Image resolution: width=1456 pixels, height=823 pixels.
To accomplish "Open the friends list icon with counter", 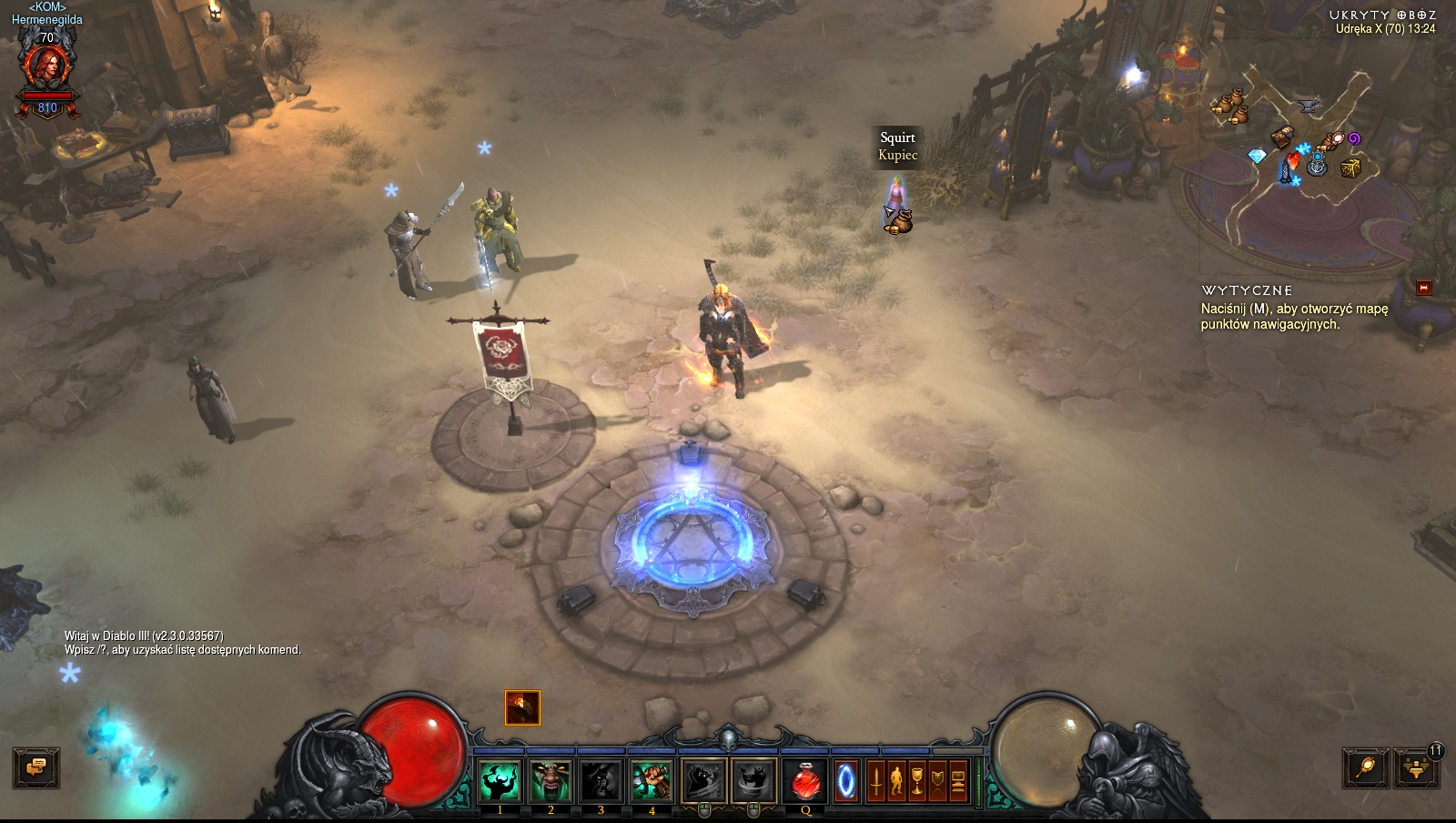I will click(1418, 767).
